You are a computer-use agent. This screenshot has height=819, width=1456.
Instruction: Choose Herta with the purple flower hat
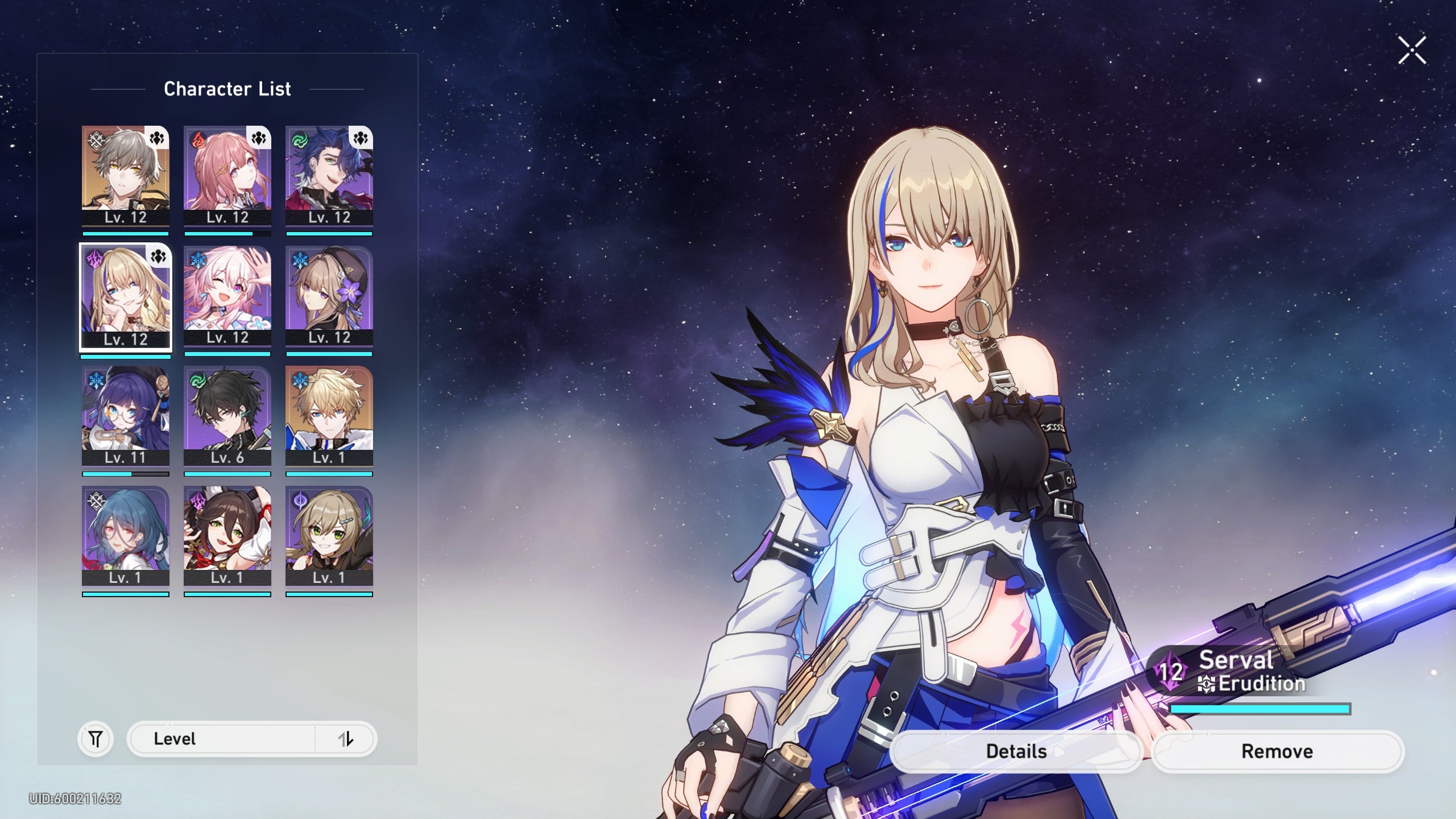pos(329,296)
